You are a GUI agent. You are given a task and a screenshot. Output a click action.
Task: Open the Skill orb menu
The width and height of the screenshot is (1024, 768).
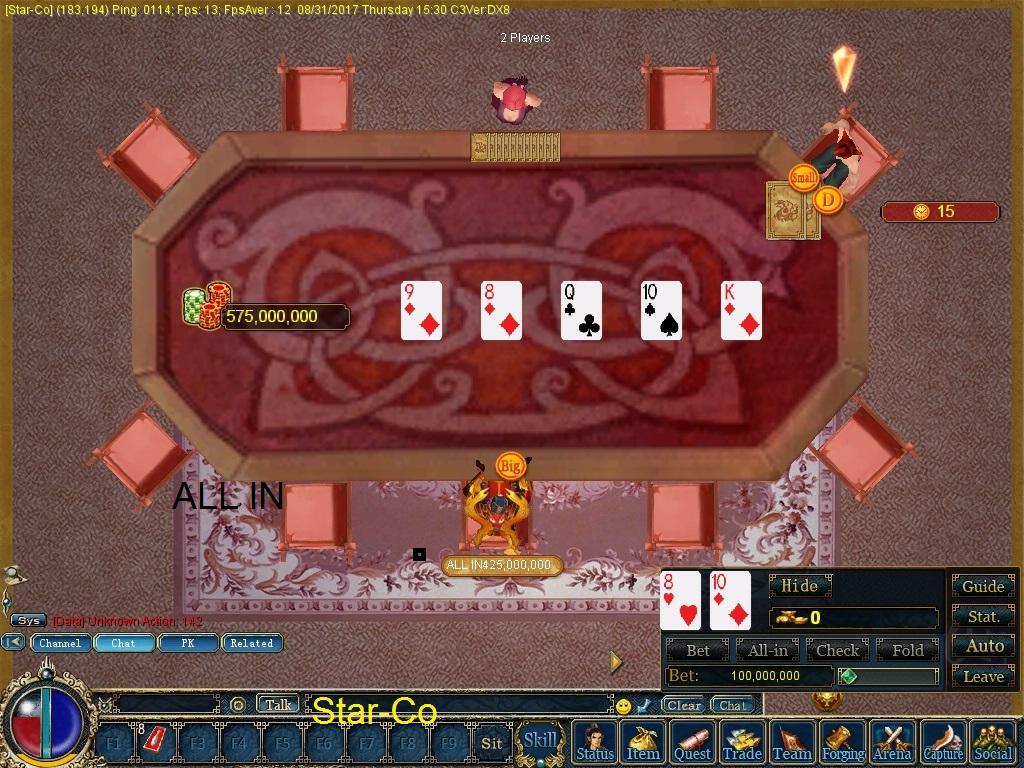pyautogui.click(x=540, y=741)
